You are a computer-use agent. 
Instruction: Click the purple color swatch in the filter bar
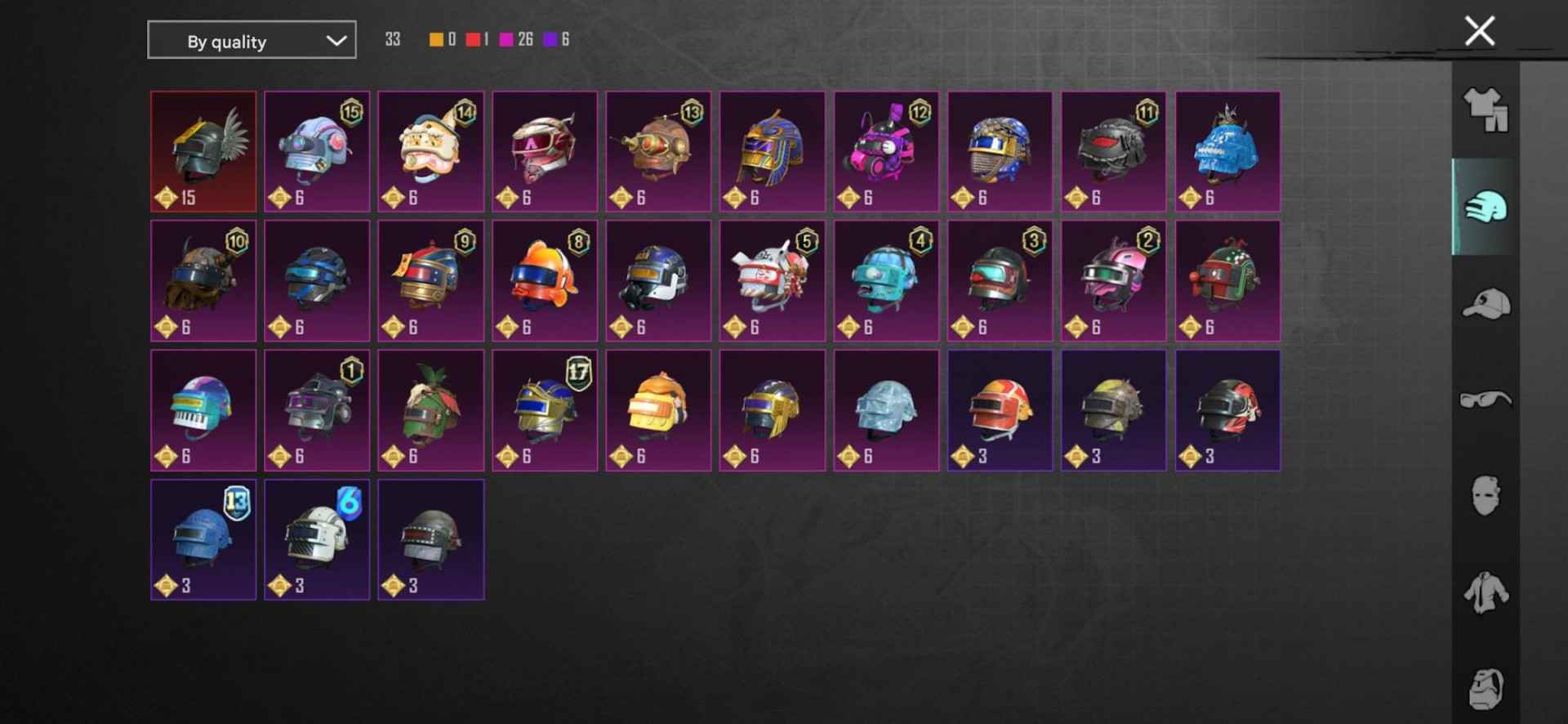(552, 38)
